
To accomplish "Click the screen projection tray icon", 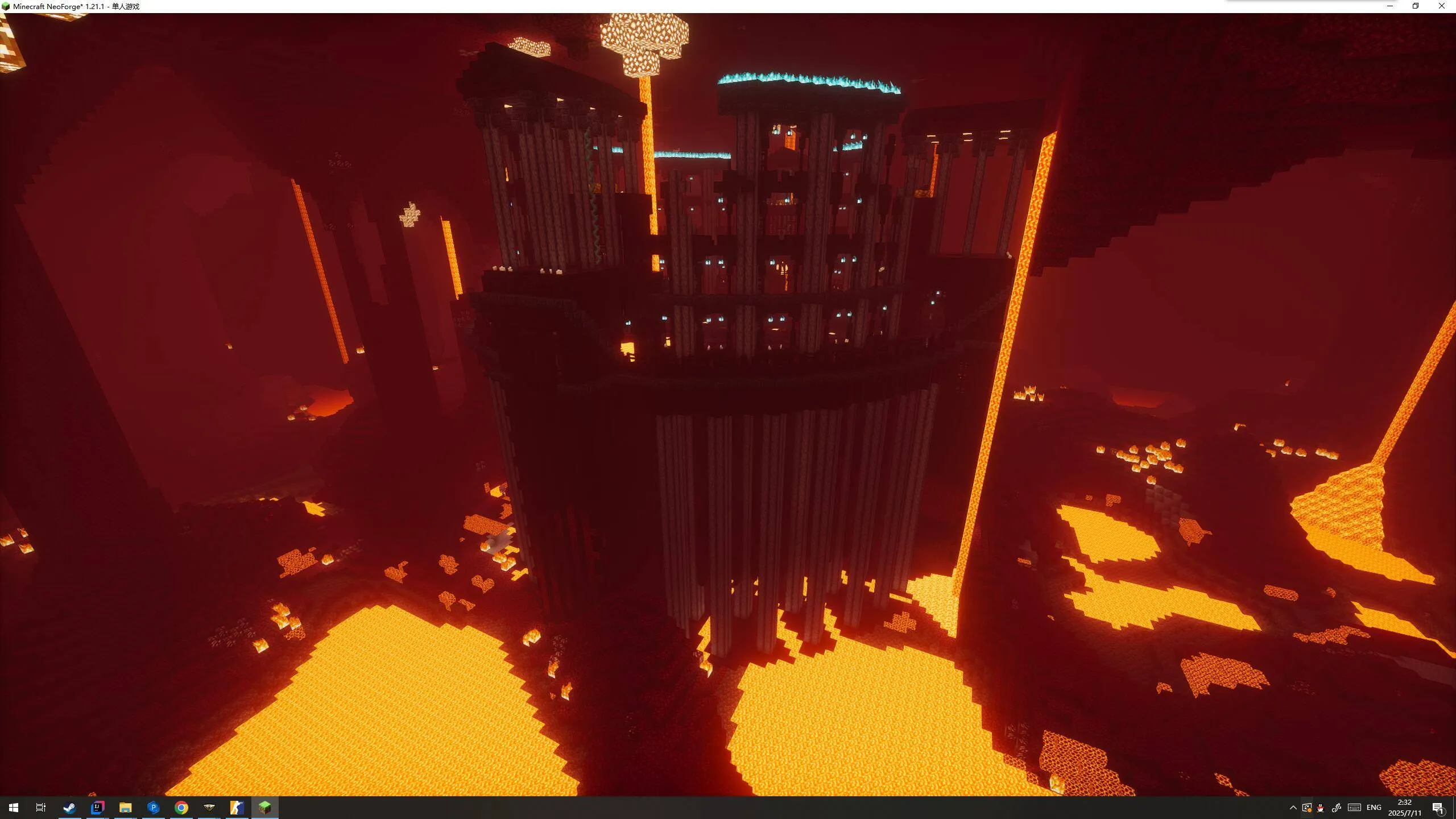I will (1306, 806).
